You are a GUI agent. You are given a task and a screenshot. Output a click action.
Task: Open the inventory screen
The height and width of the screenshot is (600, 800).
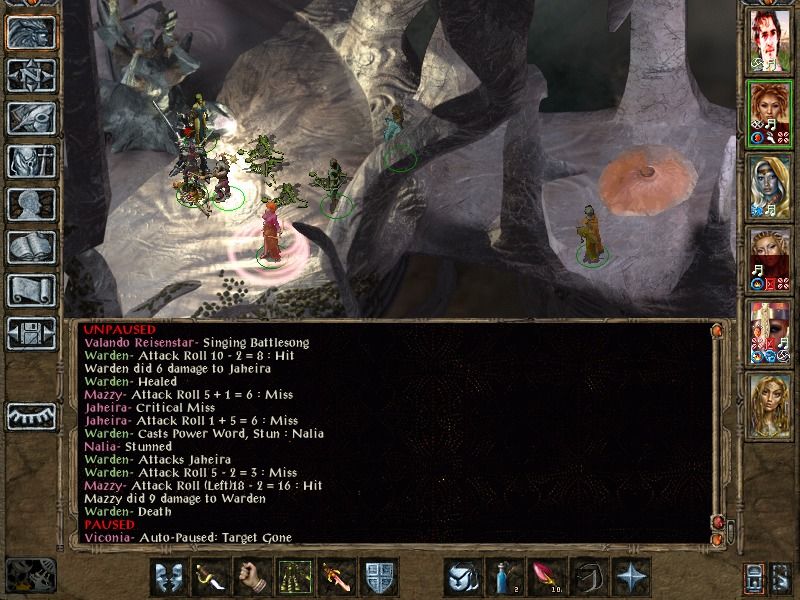click(x=31, y=161)
